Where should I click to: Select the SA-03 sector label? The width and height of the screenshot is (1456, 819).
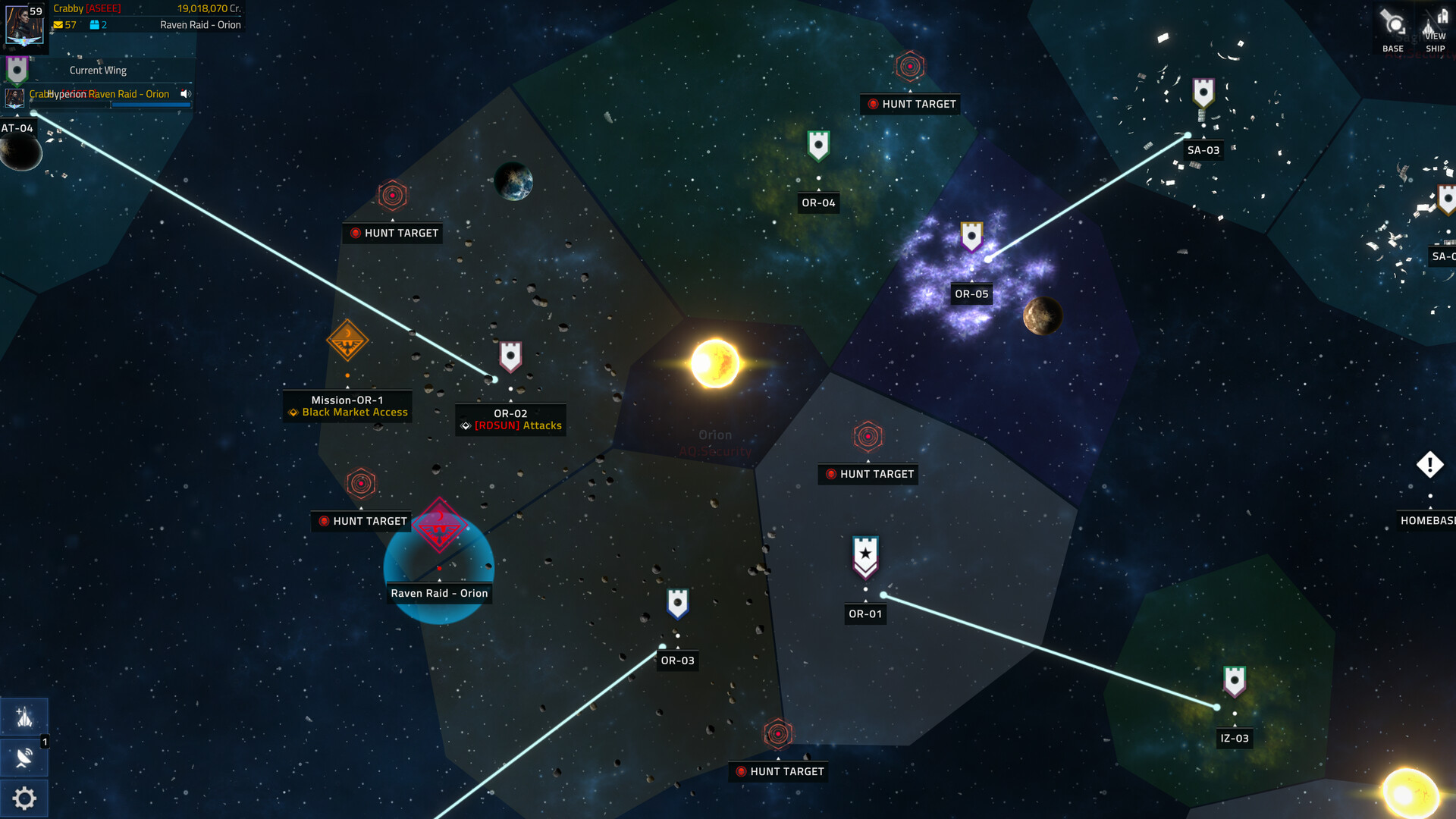click(x=1203, y=150)
